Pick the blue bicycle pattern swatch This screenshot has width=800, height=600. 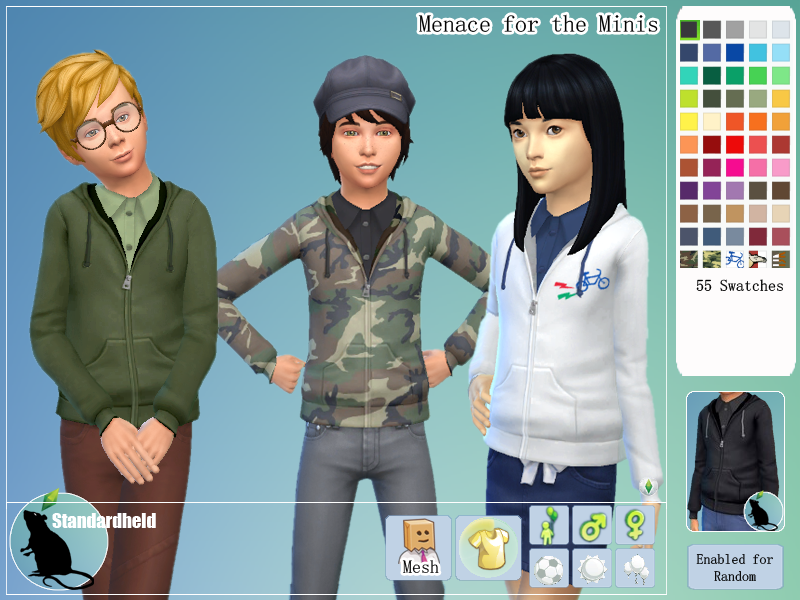coord(735,259)
